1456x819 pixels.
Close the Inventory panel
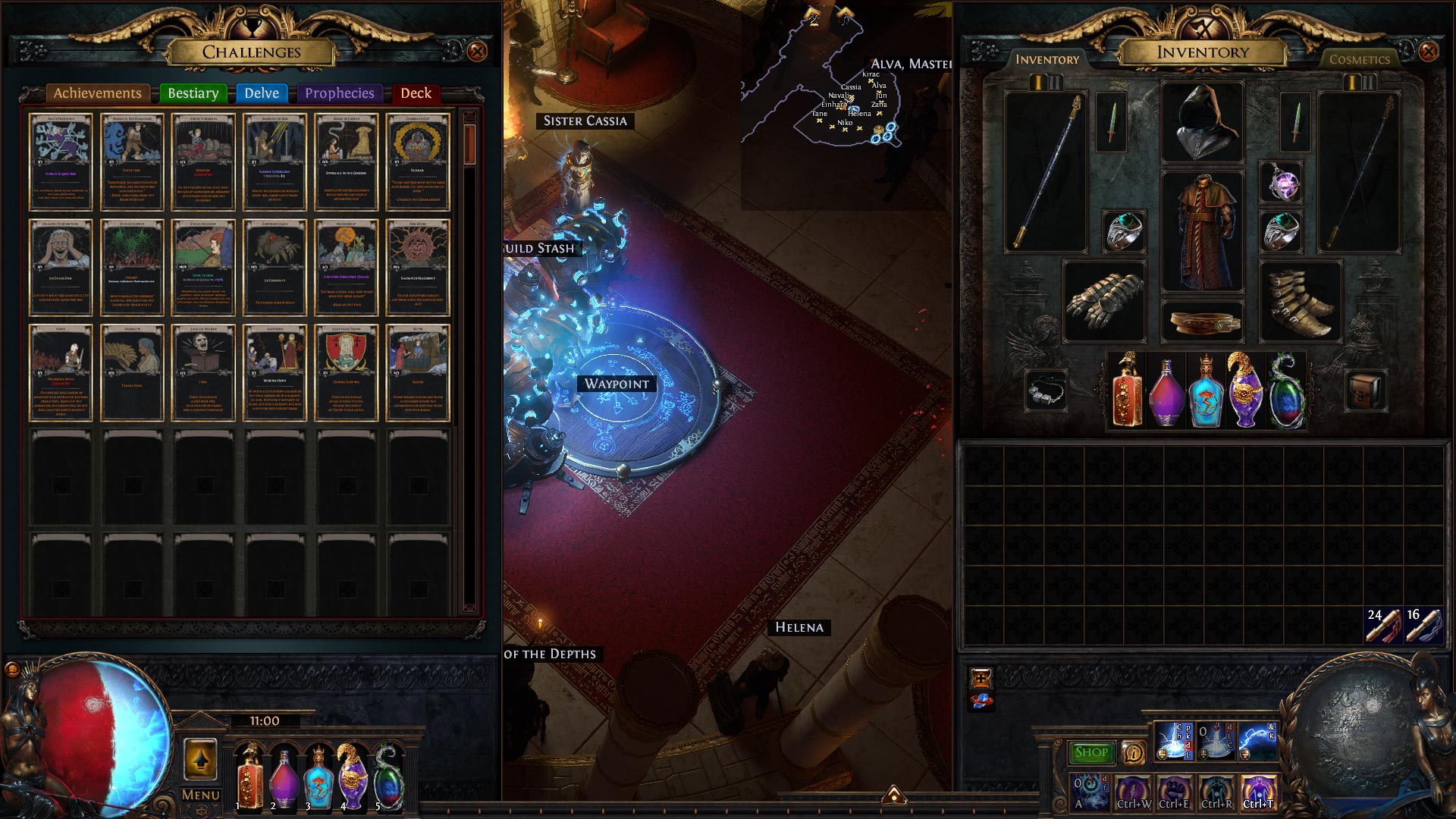tap(1428, 52)
